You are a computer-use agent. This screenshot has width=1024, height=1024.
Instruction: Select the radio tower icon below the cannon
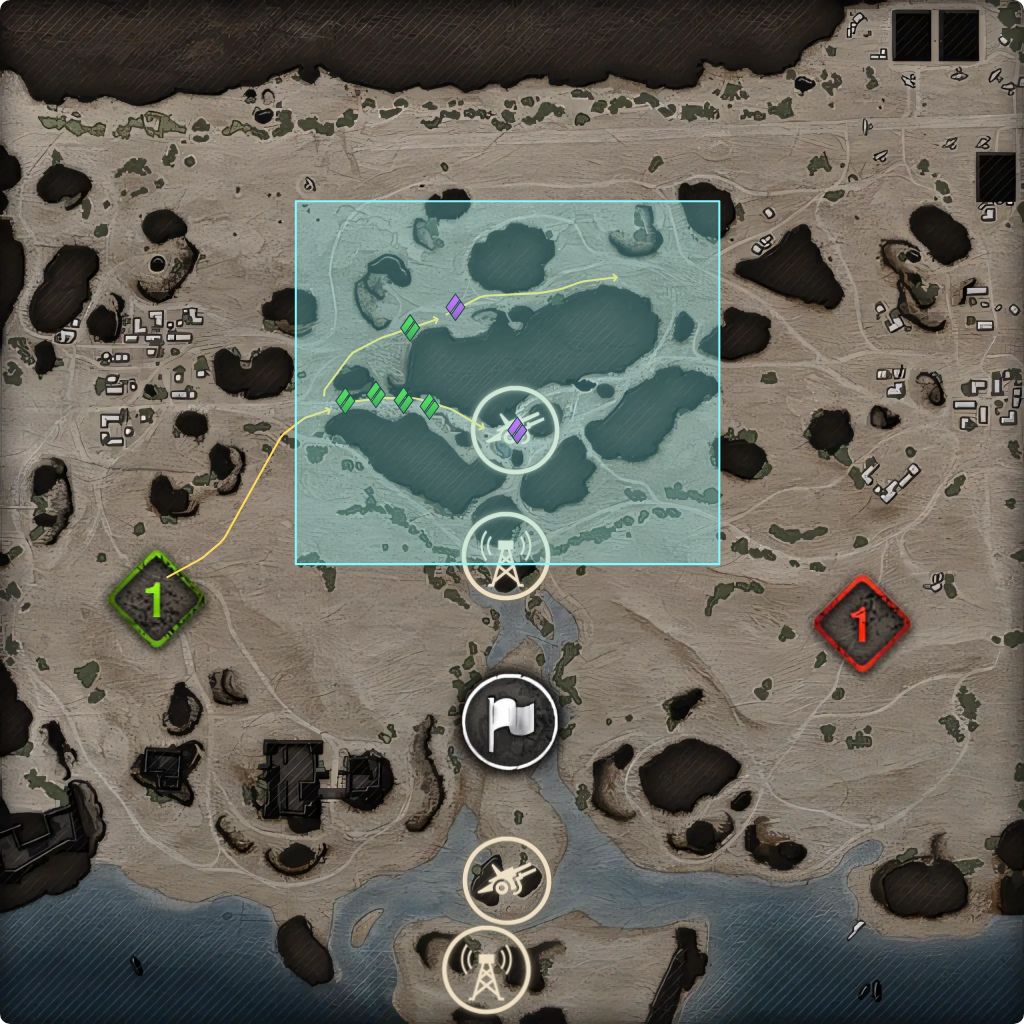(485, 970)
